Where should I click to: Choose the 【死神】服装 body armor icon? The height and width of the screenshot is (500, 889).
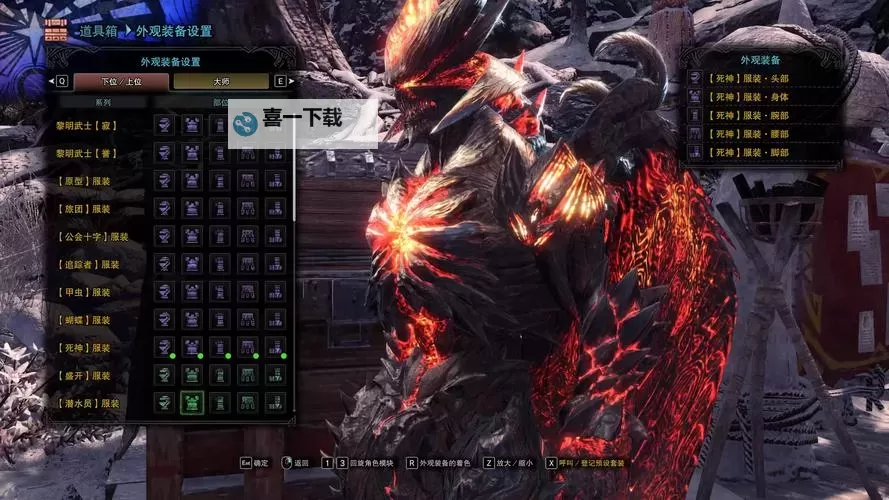[x=192, y=347]
